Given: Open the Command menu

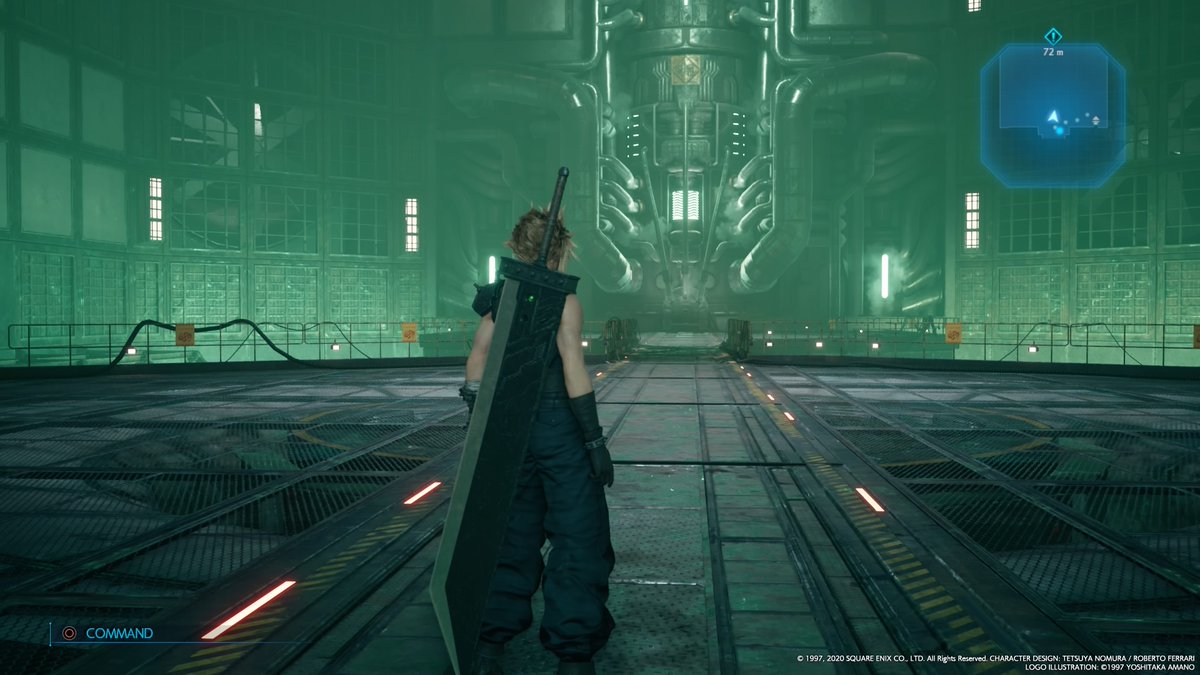Looking at the screenshot, I should 108,633.
